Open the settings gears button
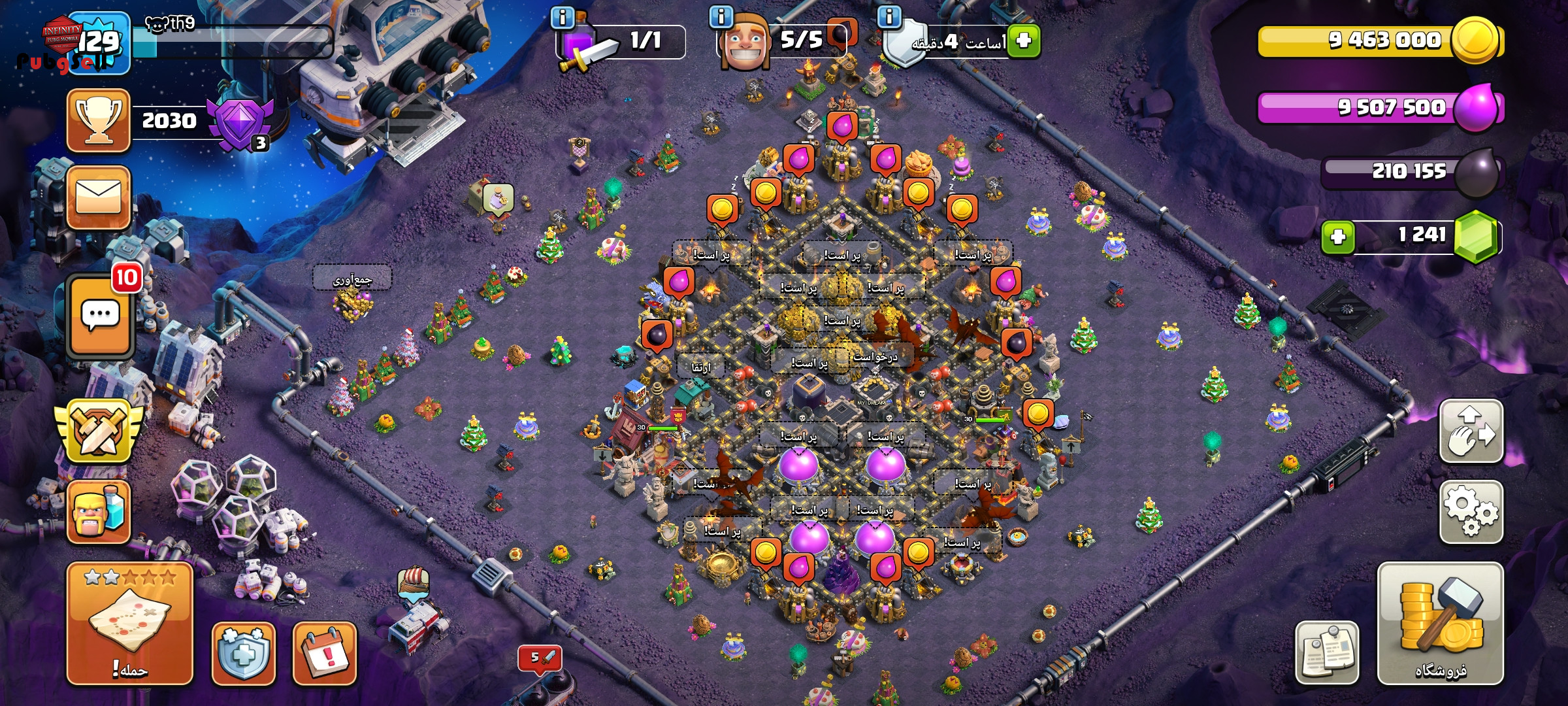 [x=1471, y=512]
